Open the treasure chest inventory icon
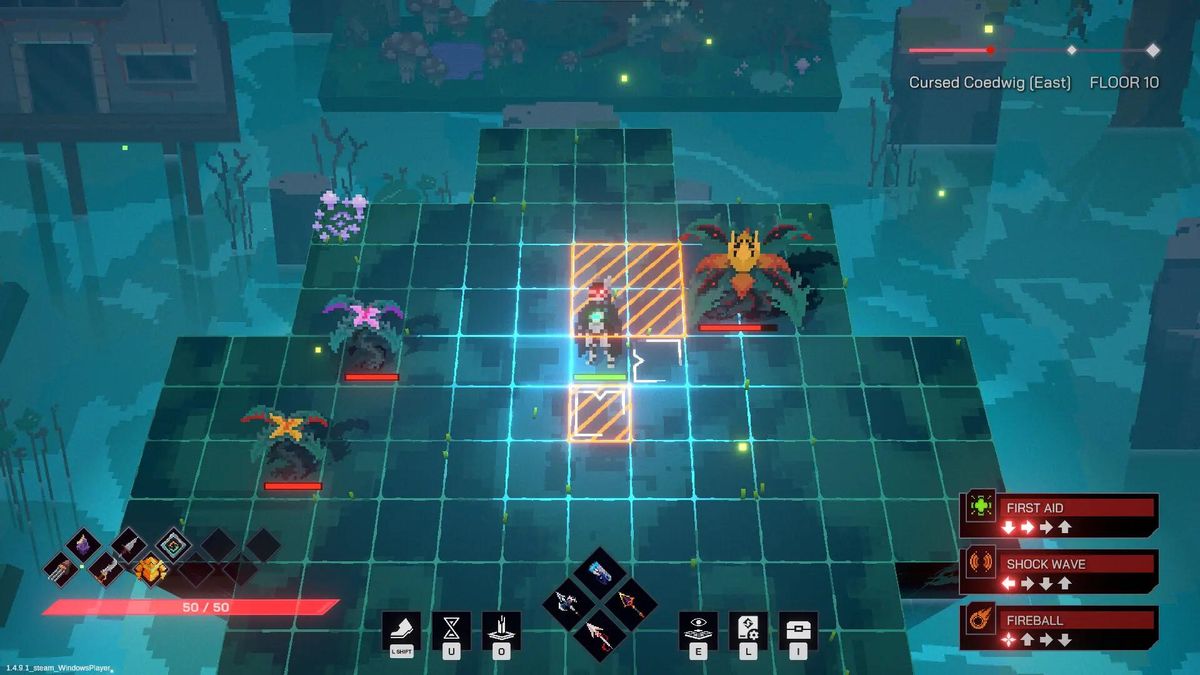Screen dimensions: 1200x675 [x=798, y=628]
